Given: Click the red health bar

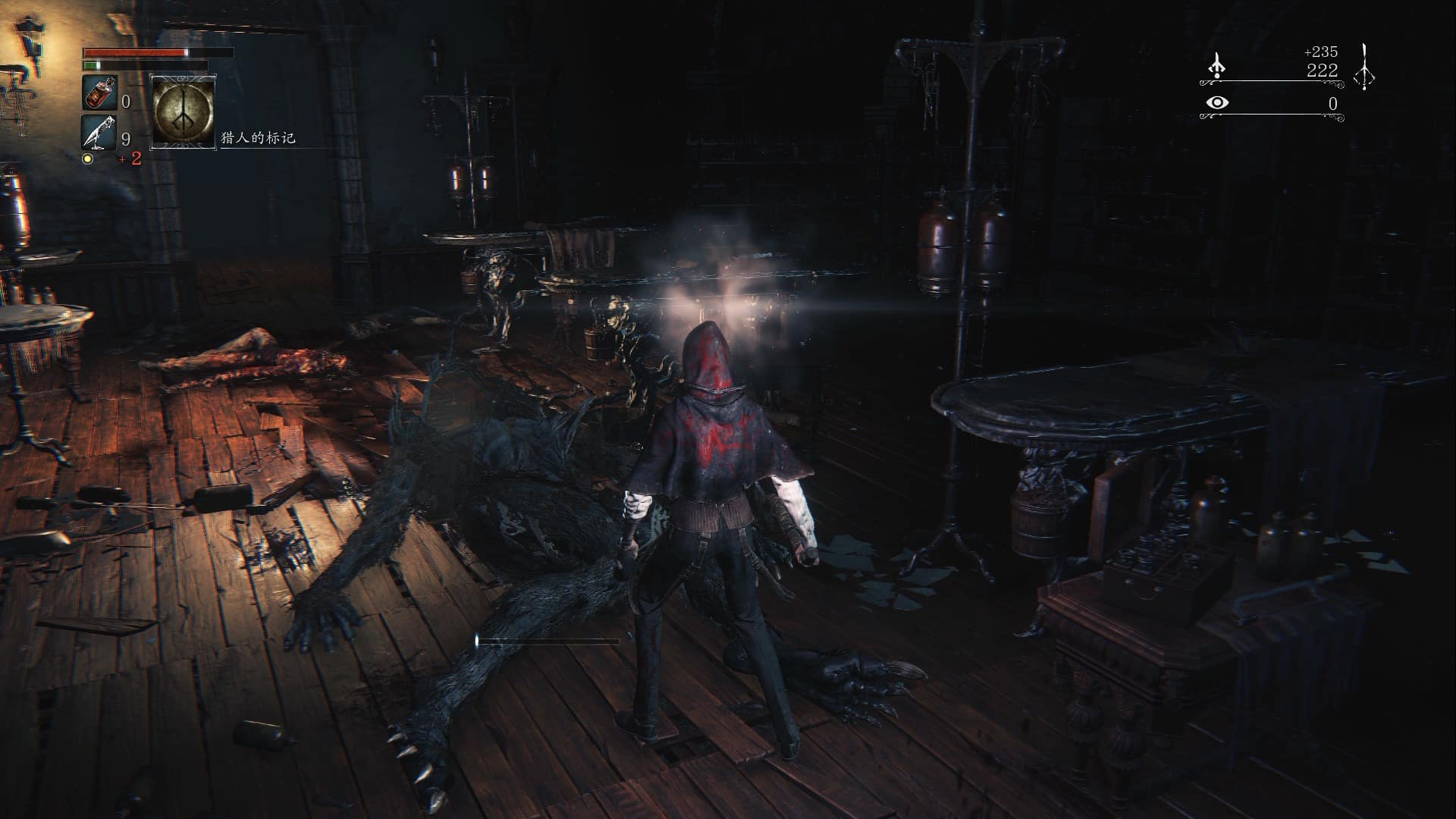Looking at the screenshot, I should point(136,52).
